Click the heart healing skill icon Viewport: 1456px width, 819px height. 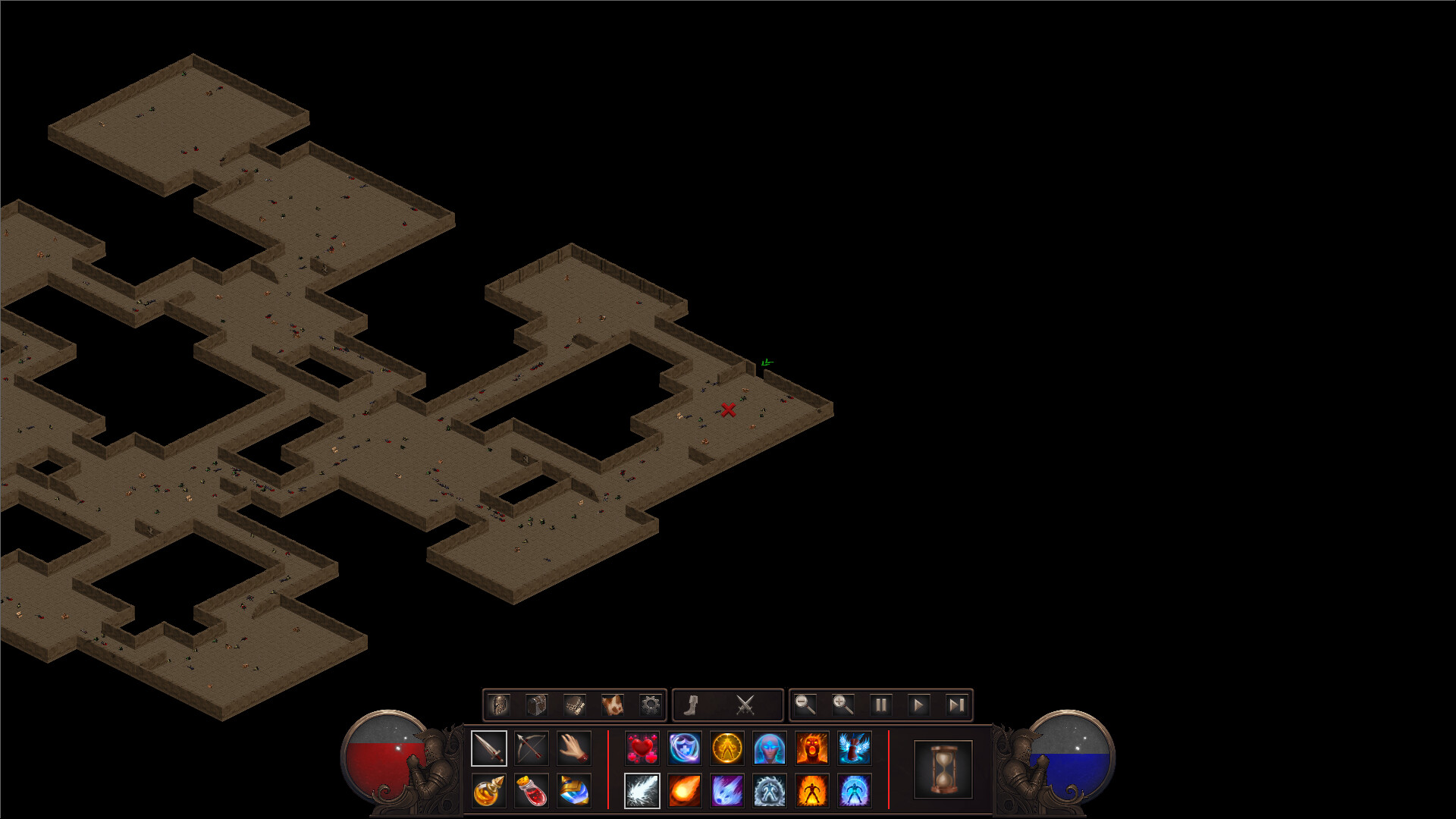tap(642, 748)
